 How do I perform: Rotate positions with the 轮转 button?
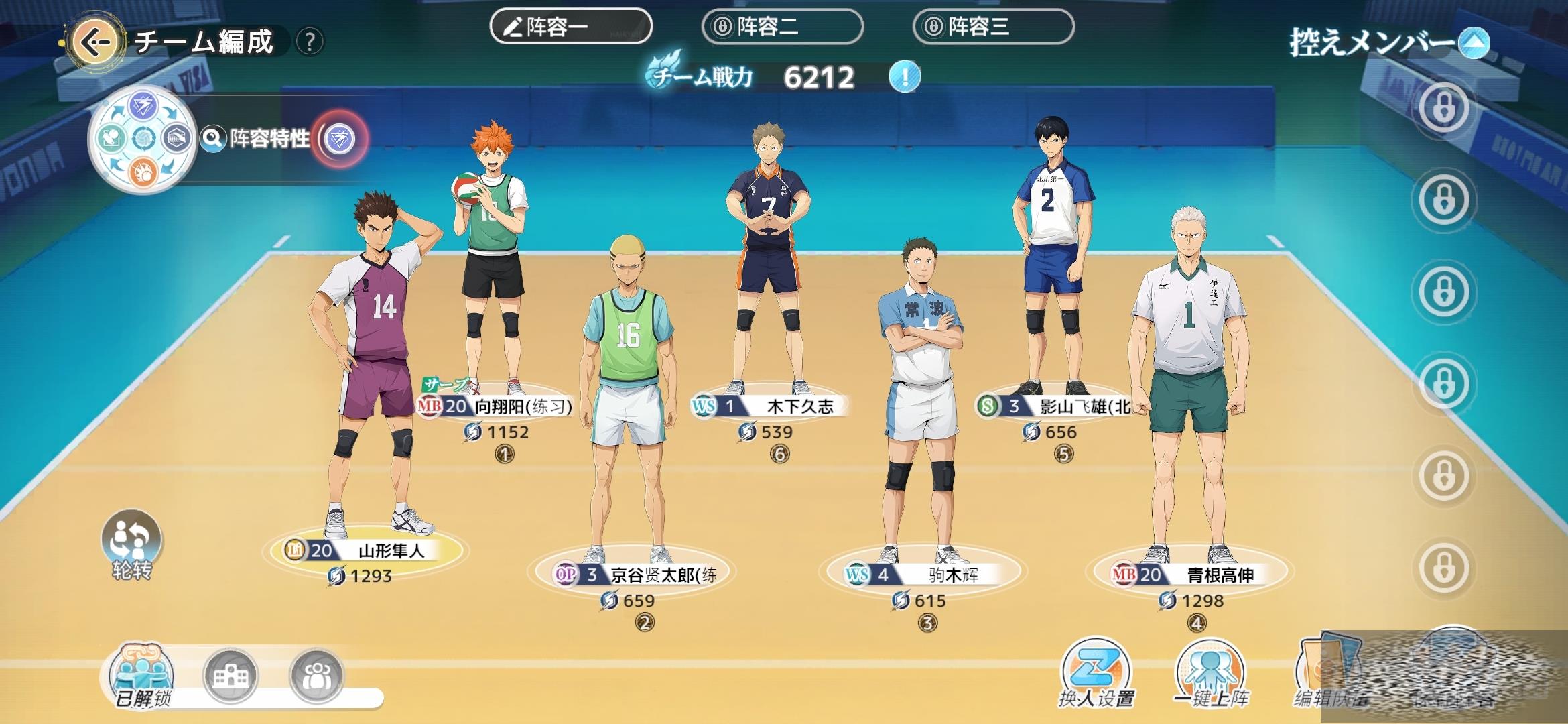[131, 544]
